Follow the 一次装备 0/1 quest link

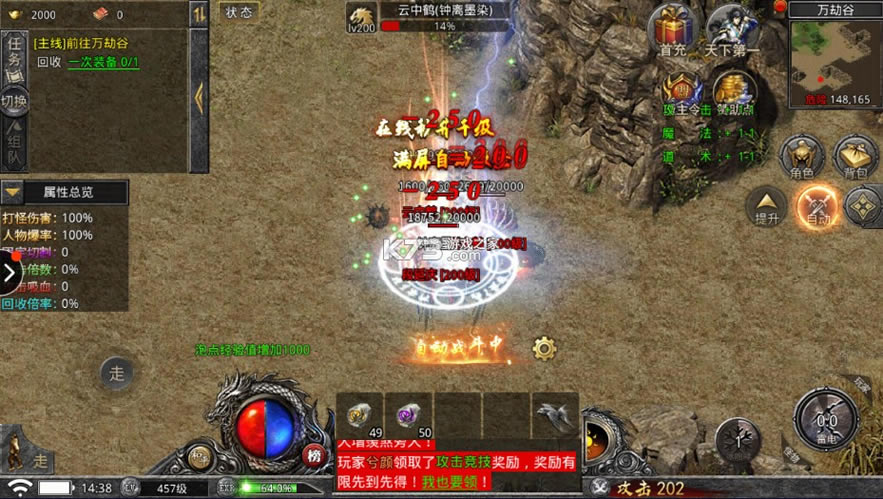pos(104,62)
